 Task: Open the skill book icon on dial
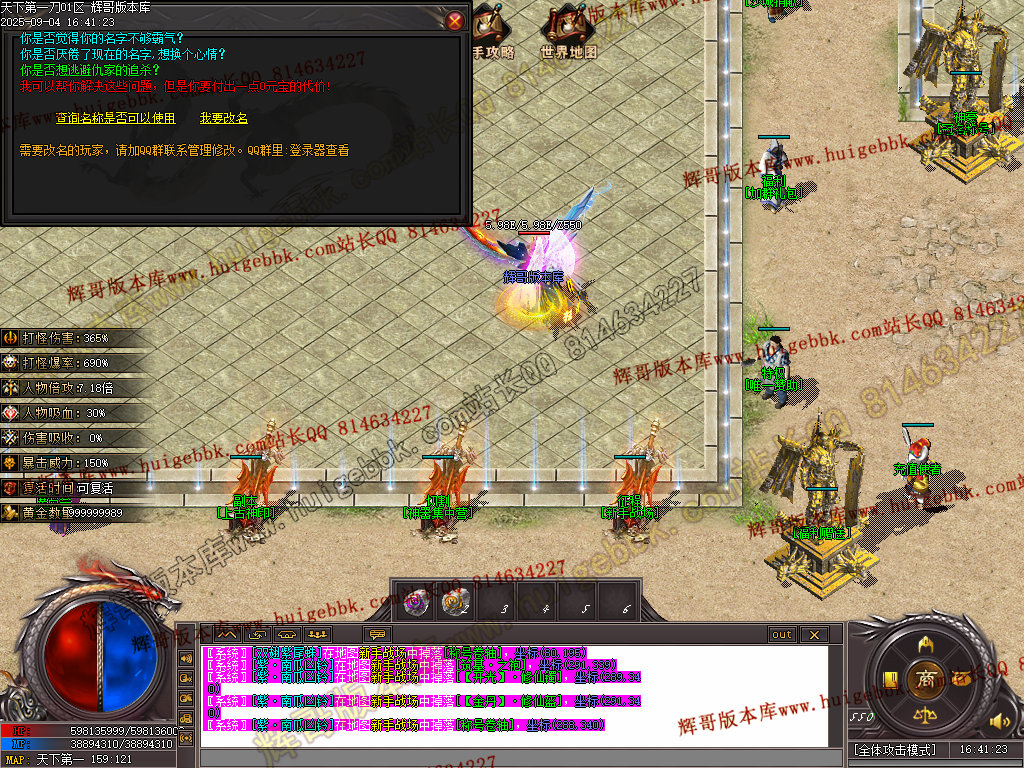[889, 680]
